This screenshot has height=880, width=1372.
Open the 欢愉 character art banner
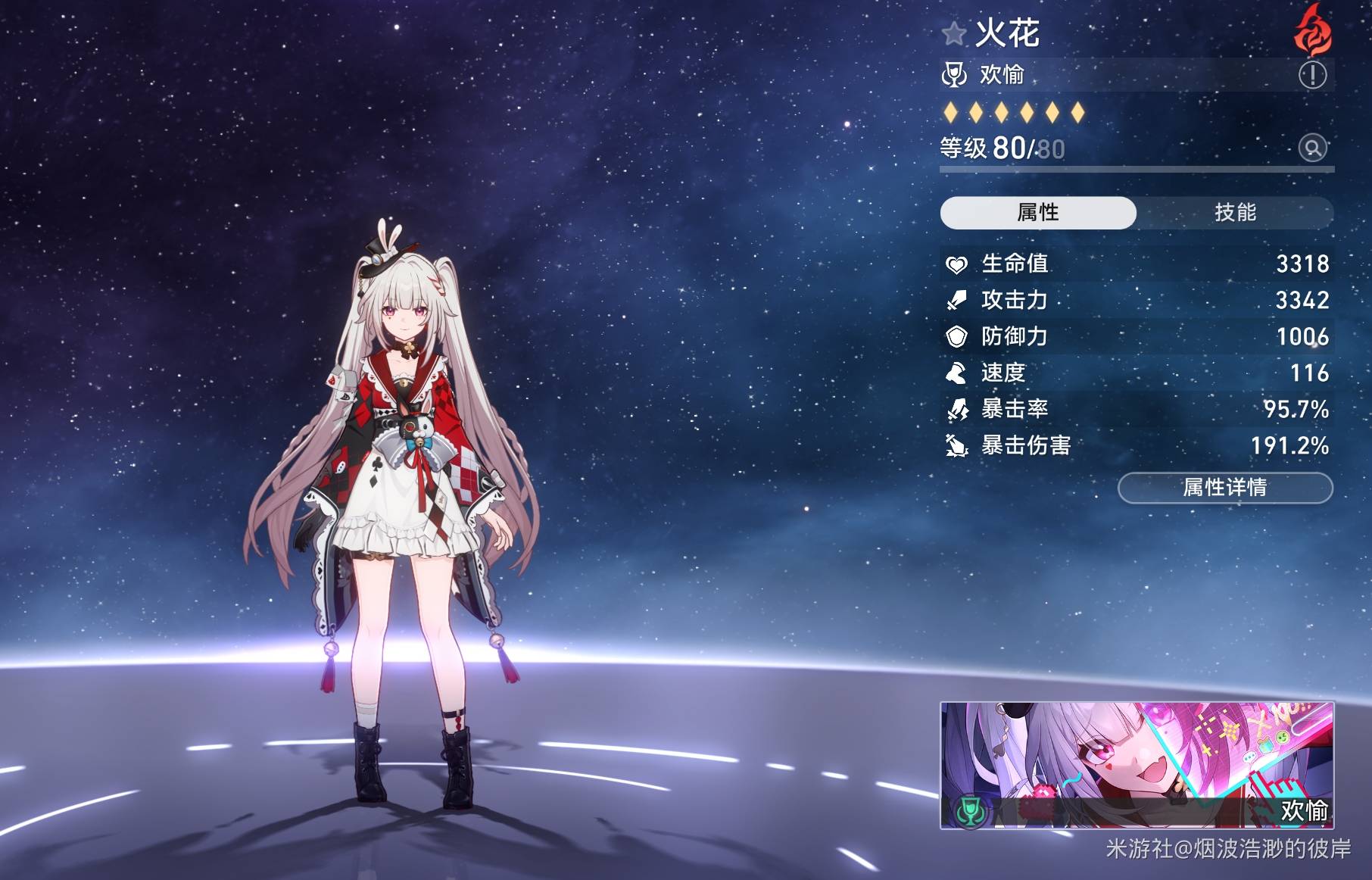1137,765
